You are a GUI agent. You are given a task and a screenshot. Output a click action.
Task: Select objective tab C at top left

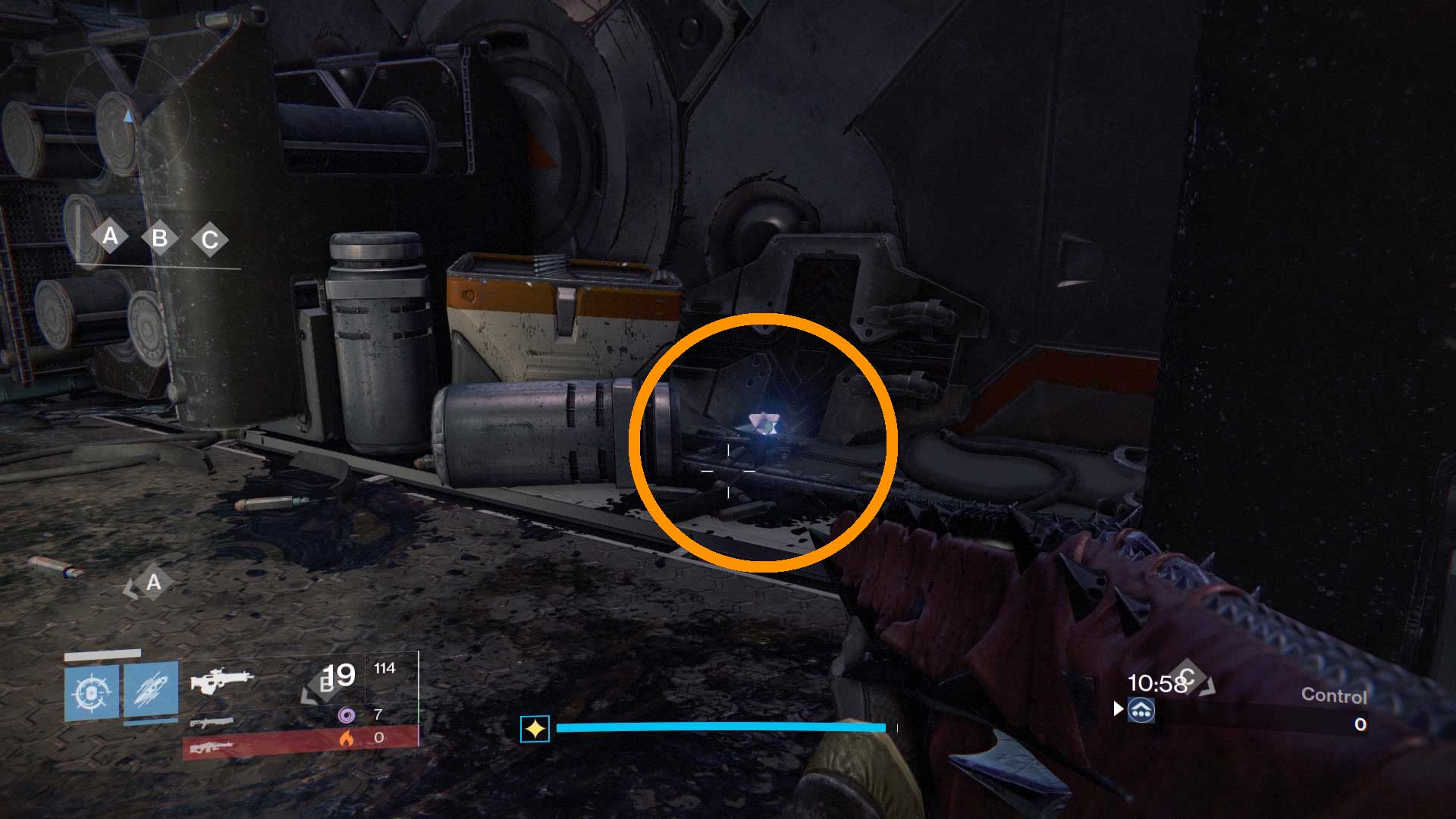pyautogui.click(x=209, y=238)
